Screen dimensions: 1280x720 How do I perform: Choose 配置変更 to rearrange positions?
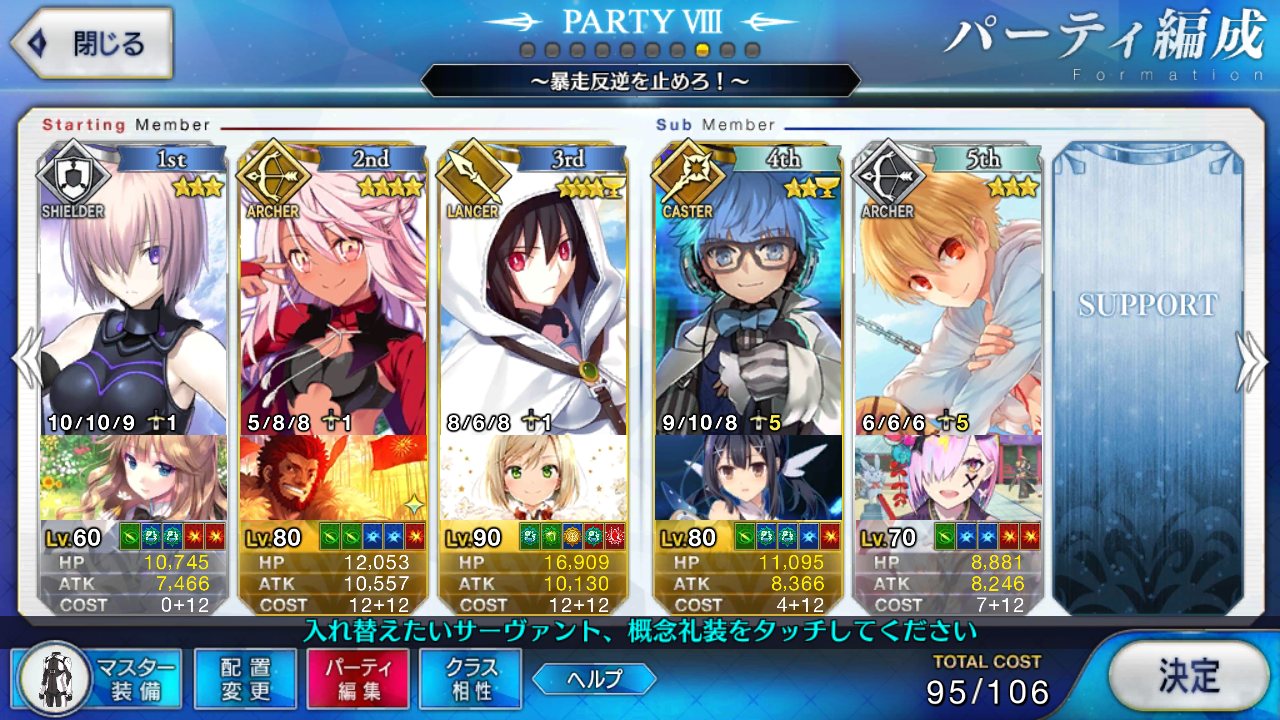(x=245, y=677)
